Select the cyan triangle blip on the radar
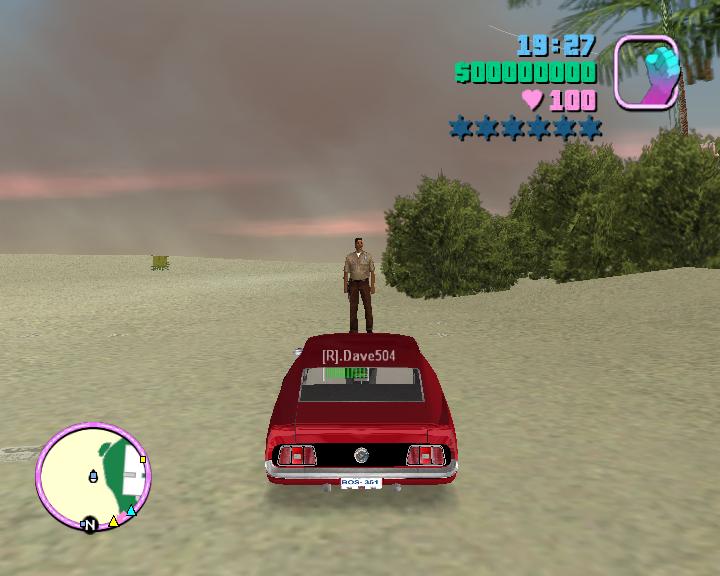 tap(130, 511)
